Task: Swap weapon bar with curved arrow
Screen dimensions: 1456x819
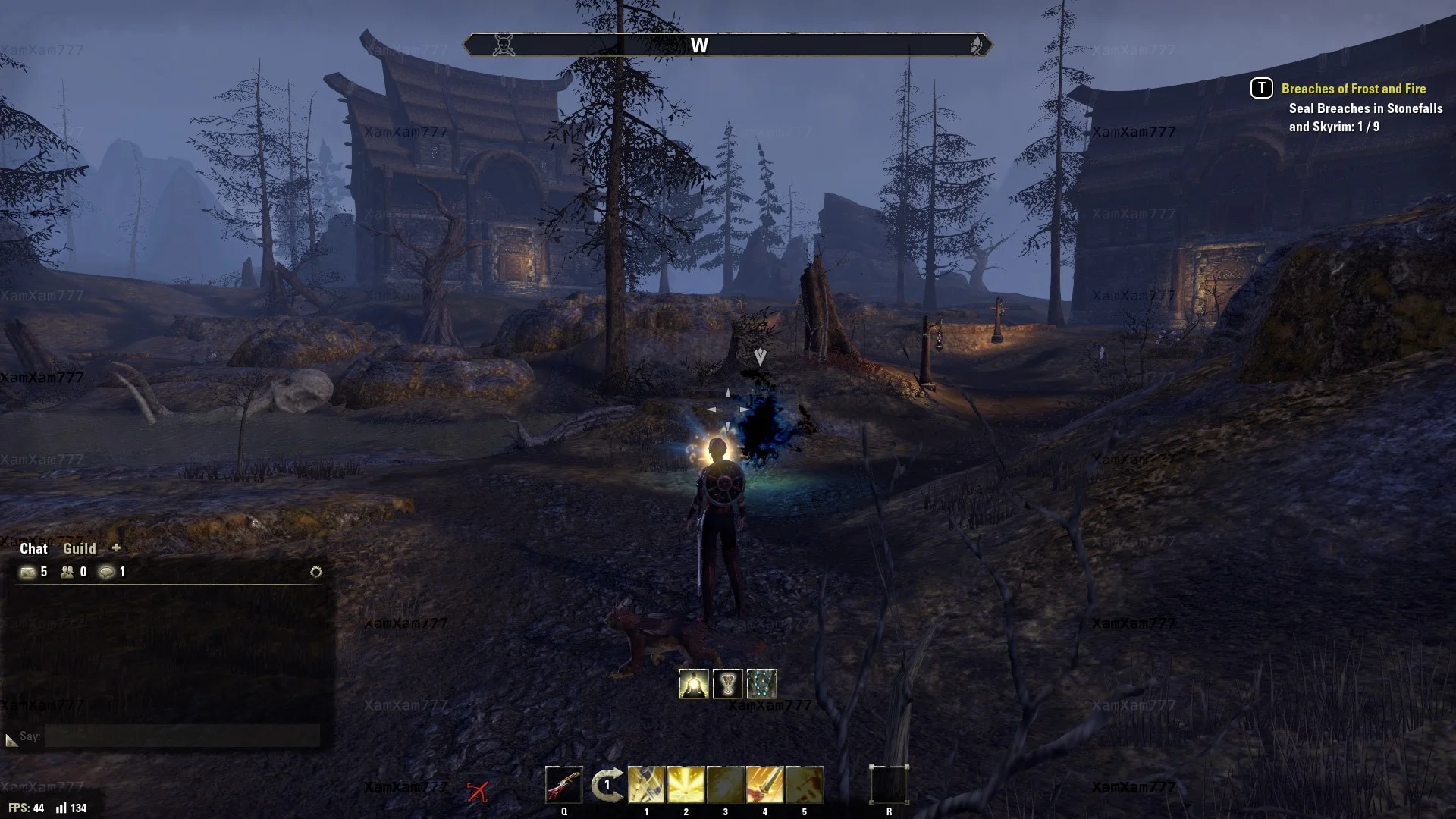Action: pyautogui.click(x=607, y=785)
